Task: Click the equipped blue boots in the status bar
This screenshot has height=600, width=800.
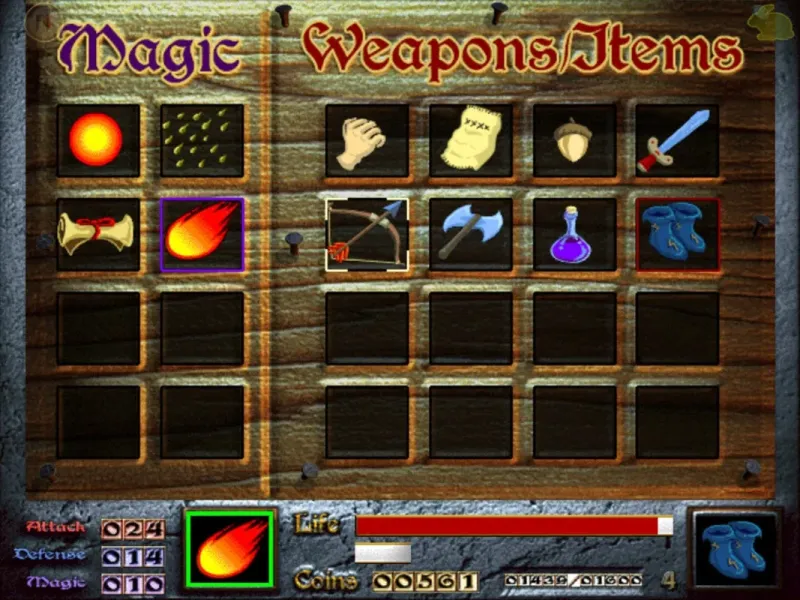Action: pyautogui.click(x=737, y=549)
